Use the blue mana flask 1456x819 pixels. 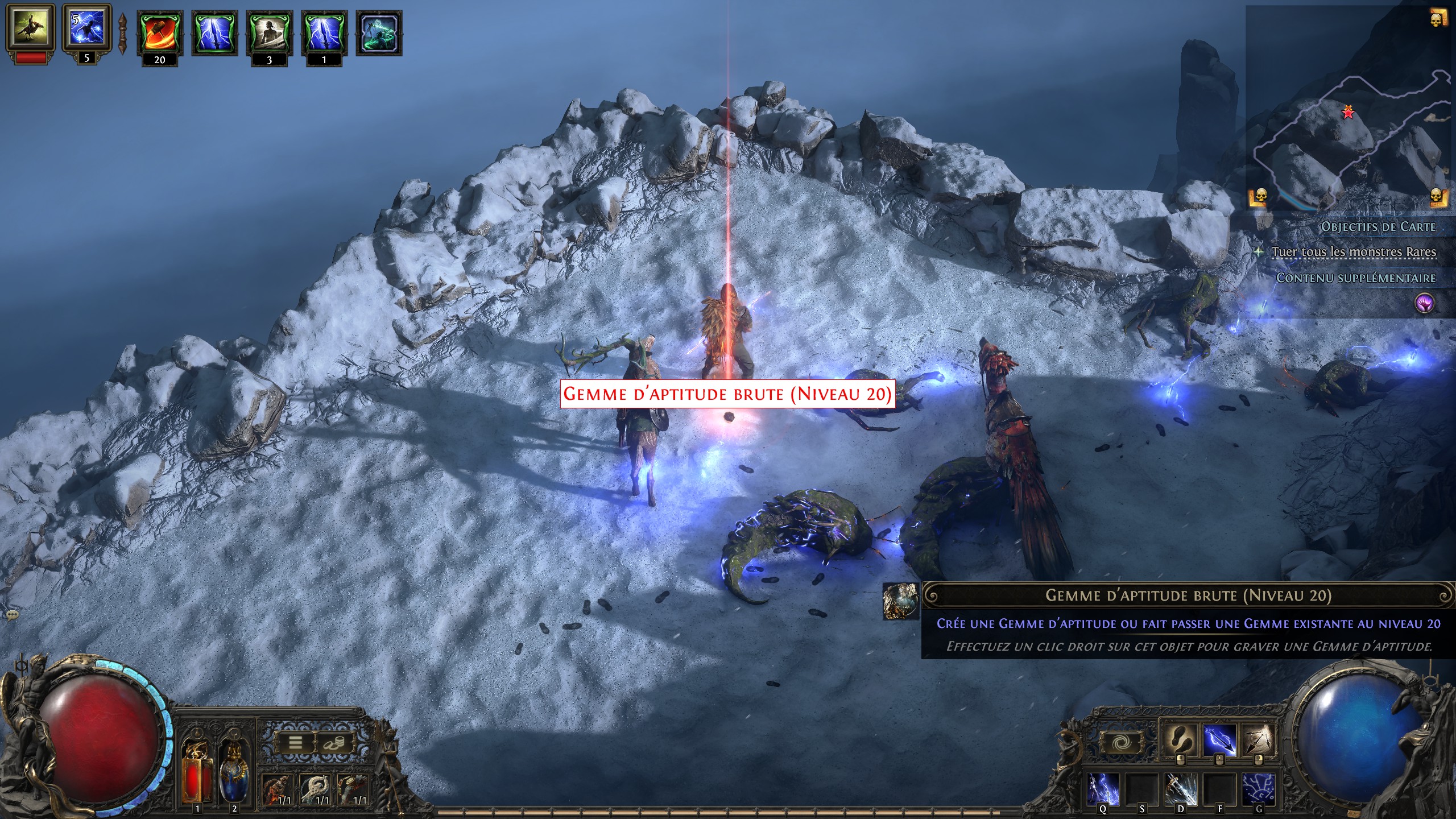234,772
